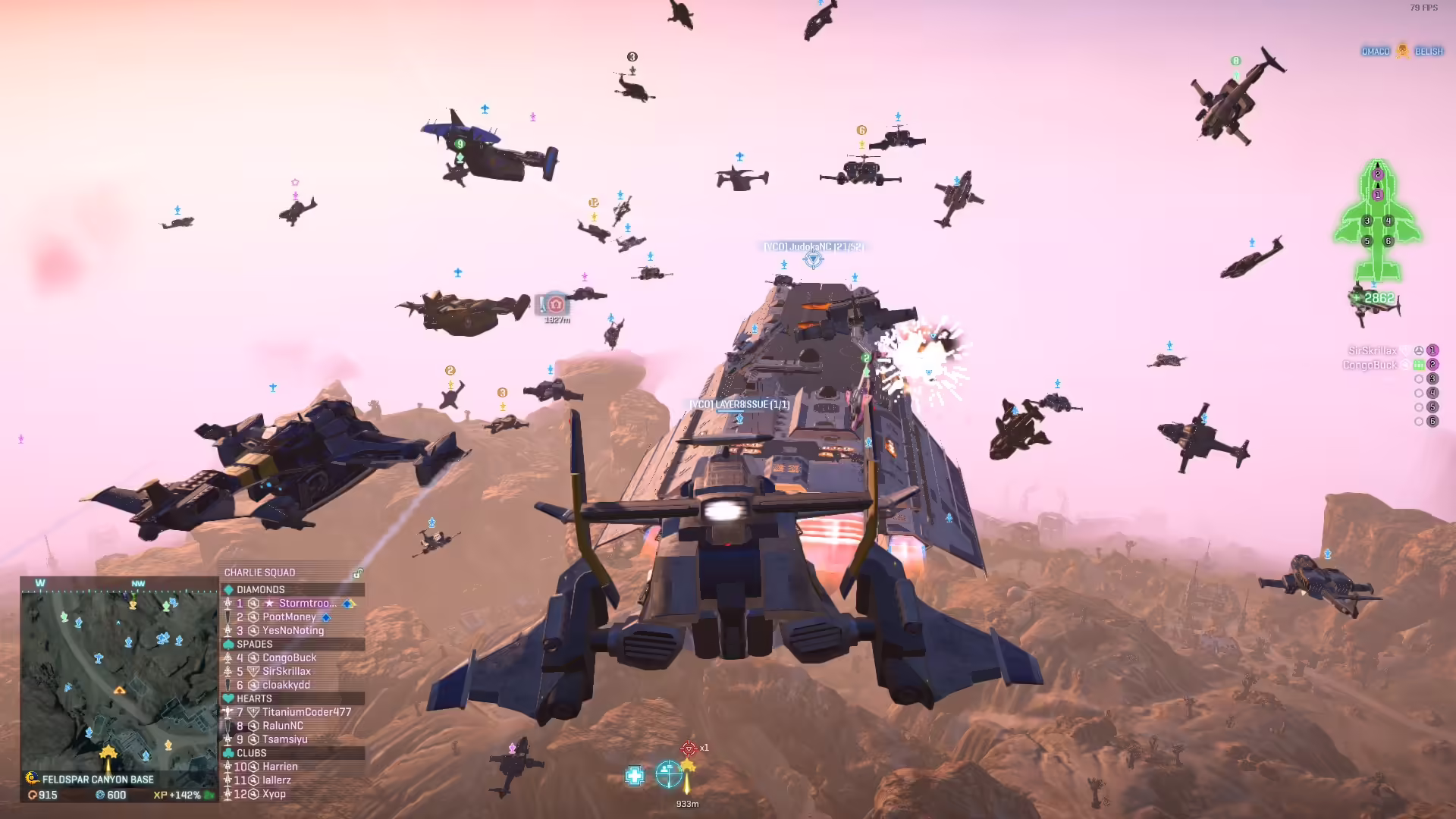Select TitaniumCoder477 in the squad list

click(x=306, y=712)
